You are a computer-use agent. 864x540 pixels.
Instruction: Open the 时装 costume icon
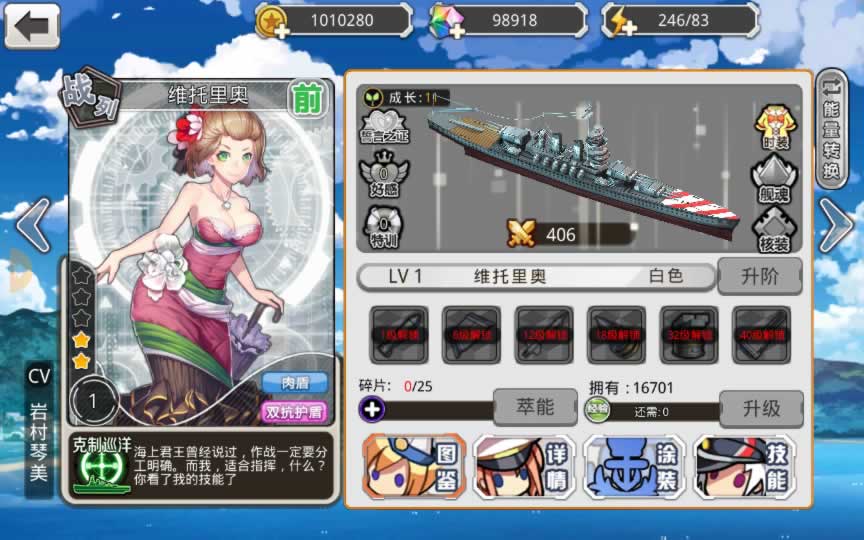(x=773, y=126)
